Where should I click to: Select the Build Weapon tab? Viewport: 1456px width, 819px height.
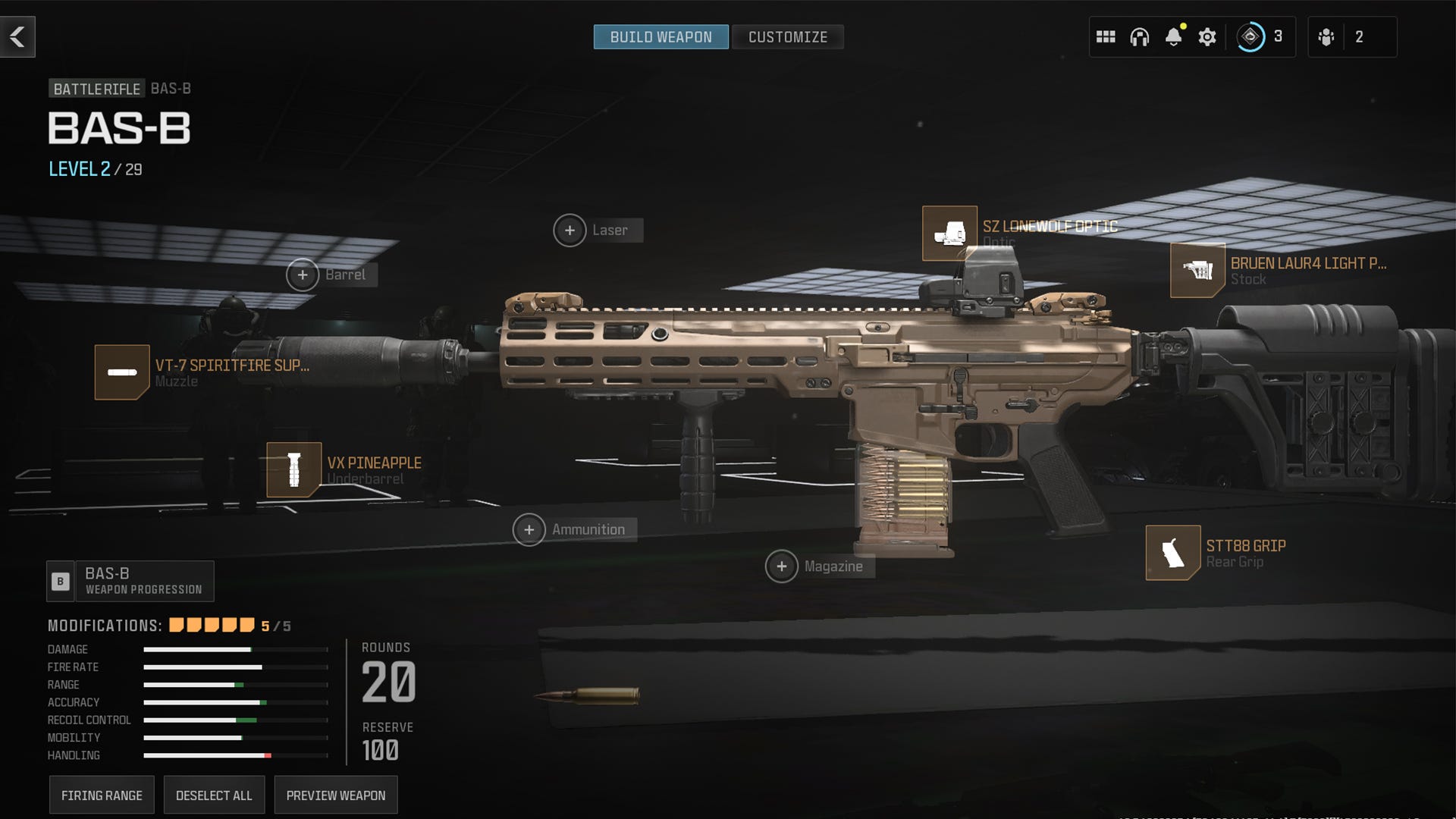click(661, 36)
